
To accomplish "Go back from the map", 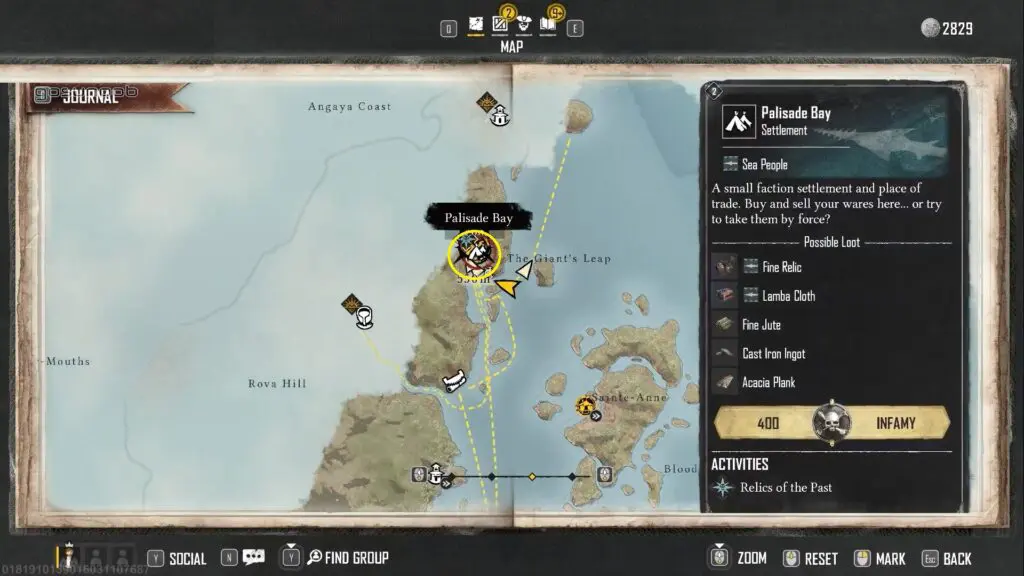I will (x=945, y=558).
